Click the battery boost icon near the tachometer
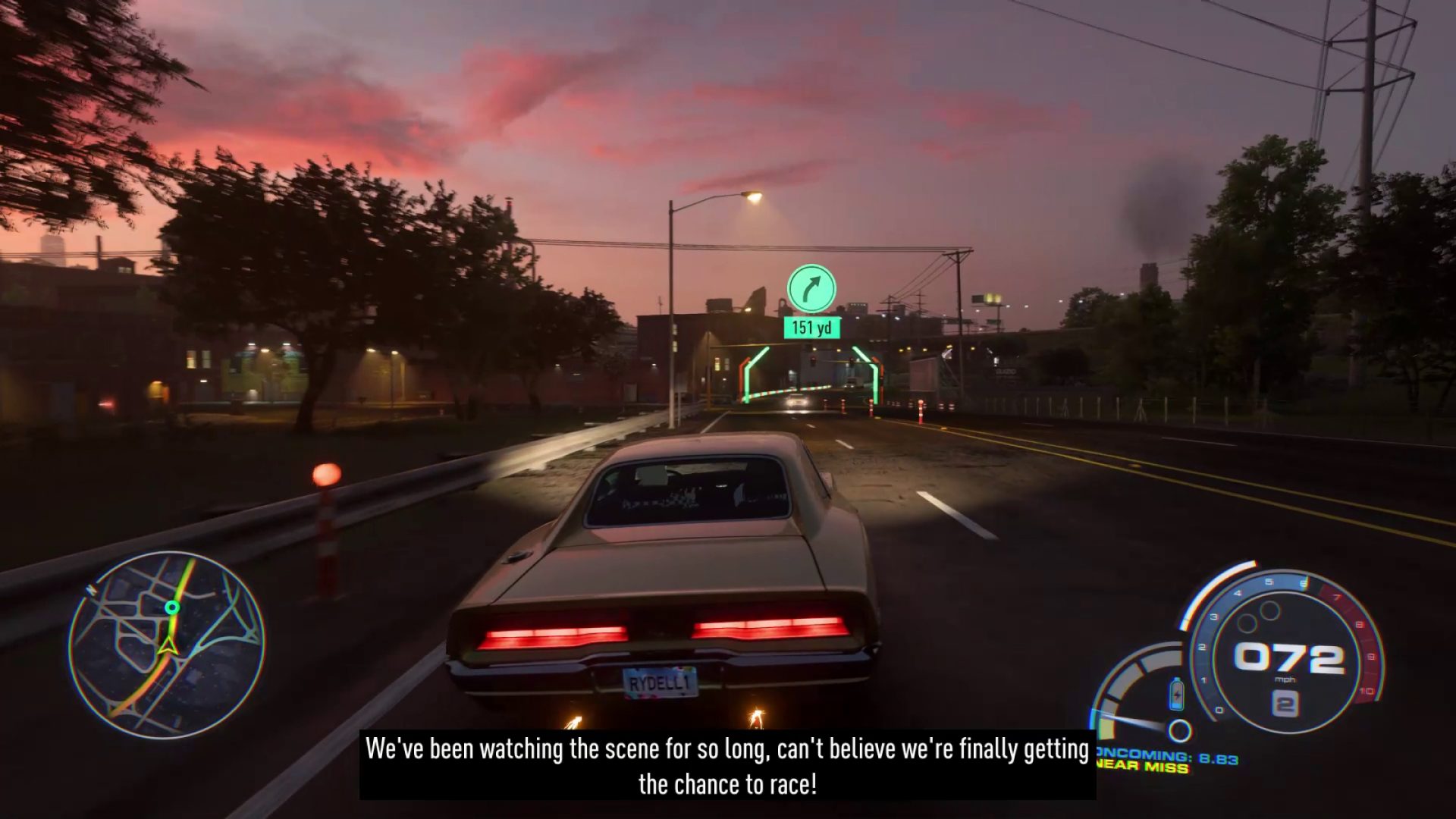This screenshot has height=819, width=1456. (1177, 693)
